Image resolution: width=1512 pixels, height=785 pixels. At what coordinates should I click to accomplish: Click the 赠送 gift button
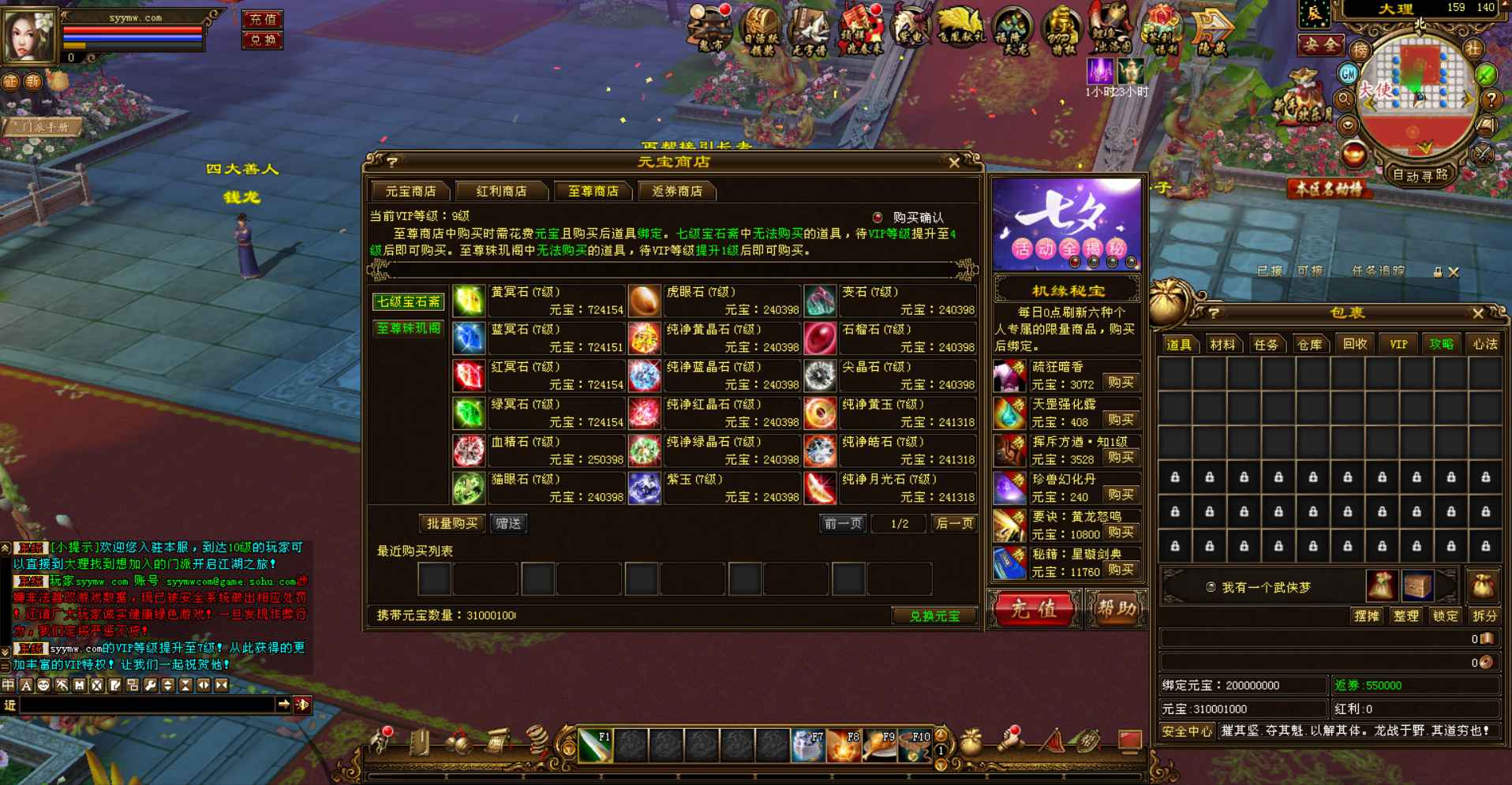[x=508, y=523]
